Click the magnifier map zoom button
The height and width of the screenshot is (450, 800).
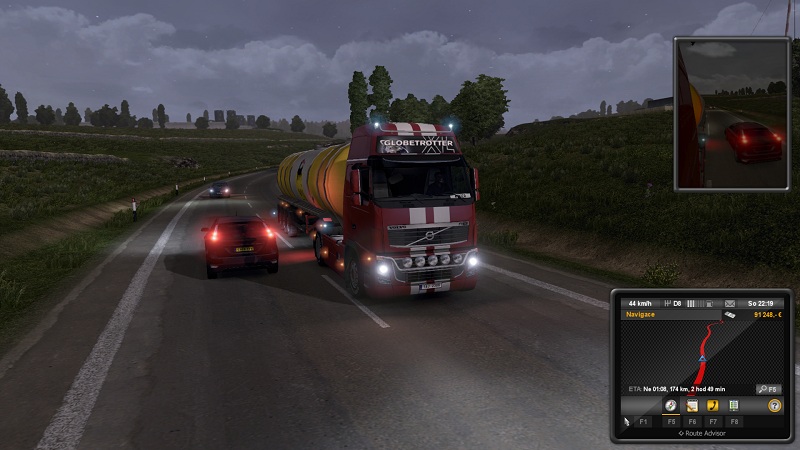(768, 388)
